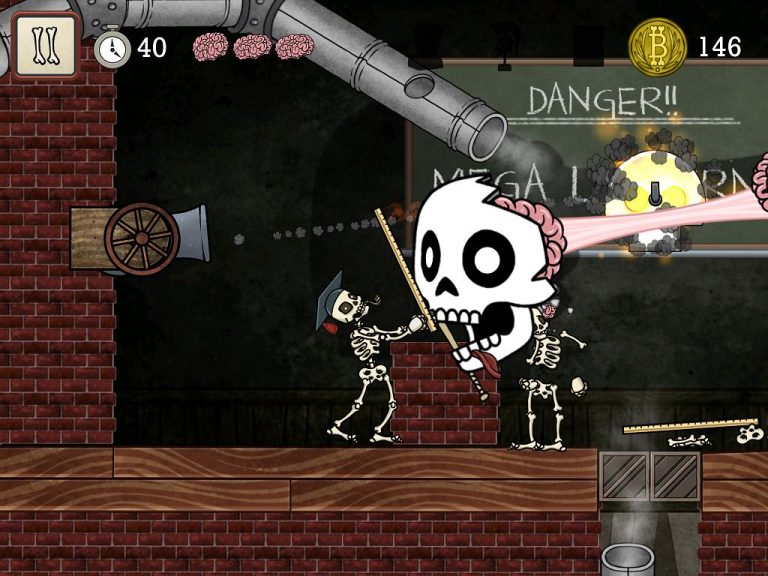
Task: Pause the game with the bones button
Action: pyautogui.click(x=45, y=45)
